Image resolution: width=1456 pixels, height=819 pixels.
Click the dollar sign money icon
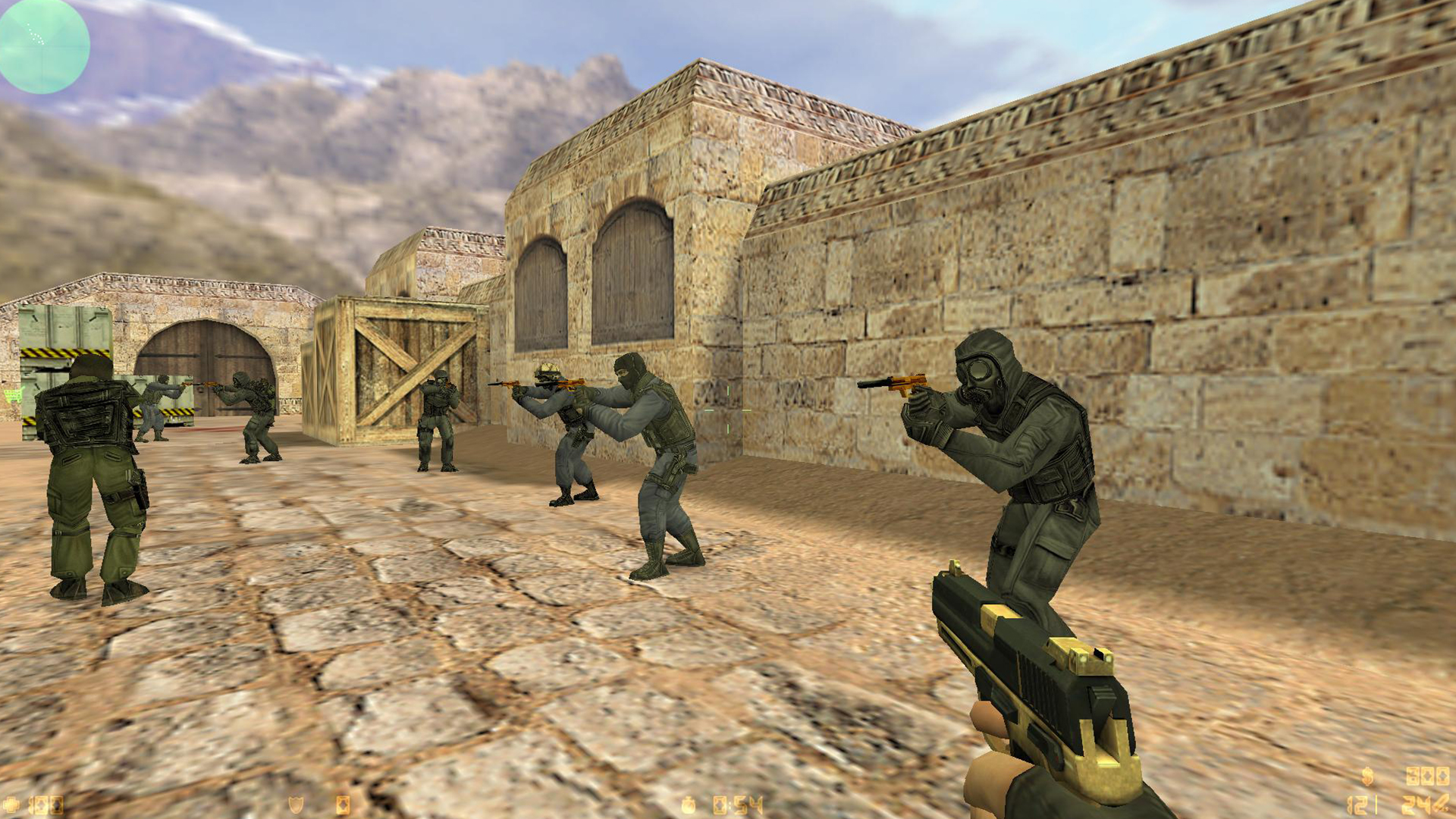click(1368, 776)
